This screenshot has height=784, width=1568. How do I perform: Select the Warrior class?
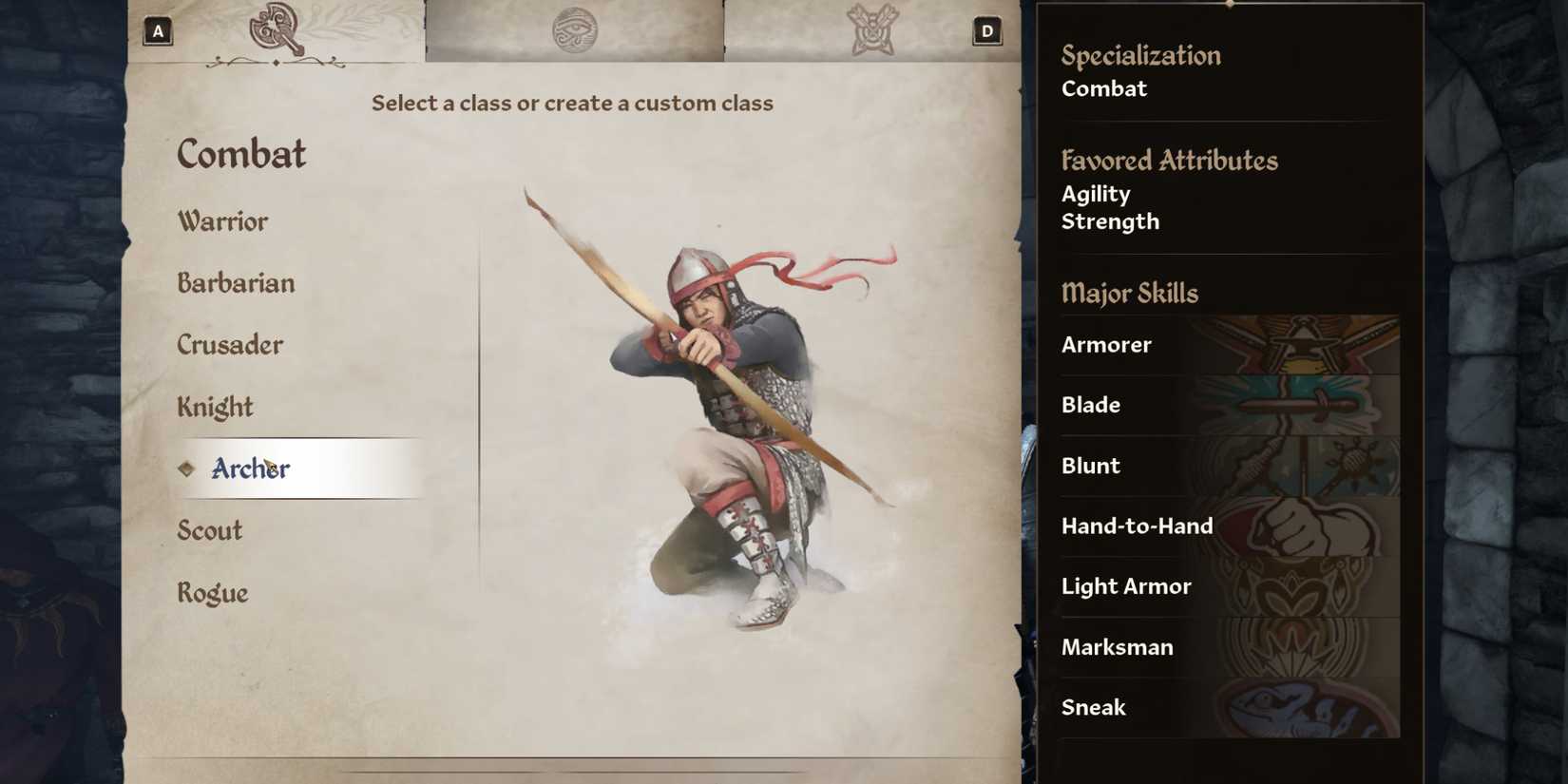pyautogui.click(x=222, y=220)
